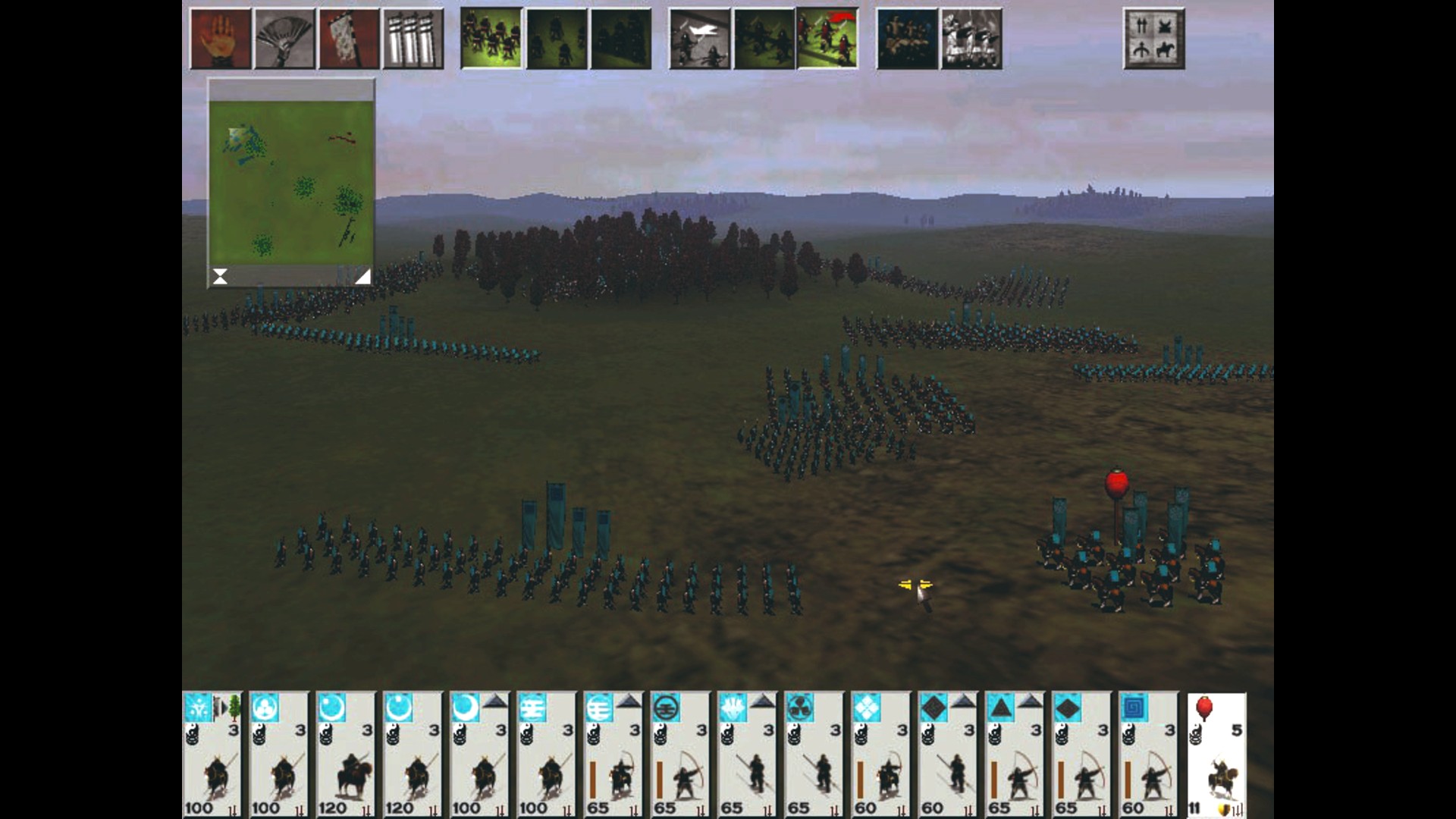Click the war fan rally icon
The width and height of the screenshot is (1456, 819).
point(283,39)
